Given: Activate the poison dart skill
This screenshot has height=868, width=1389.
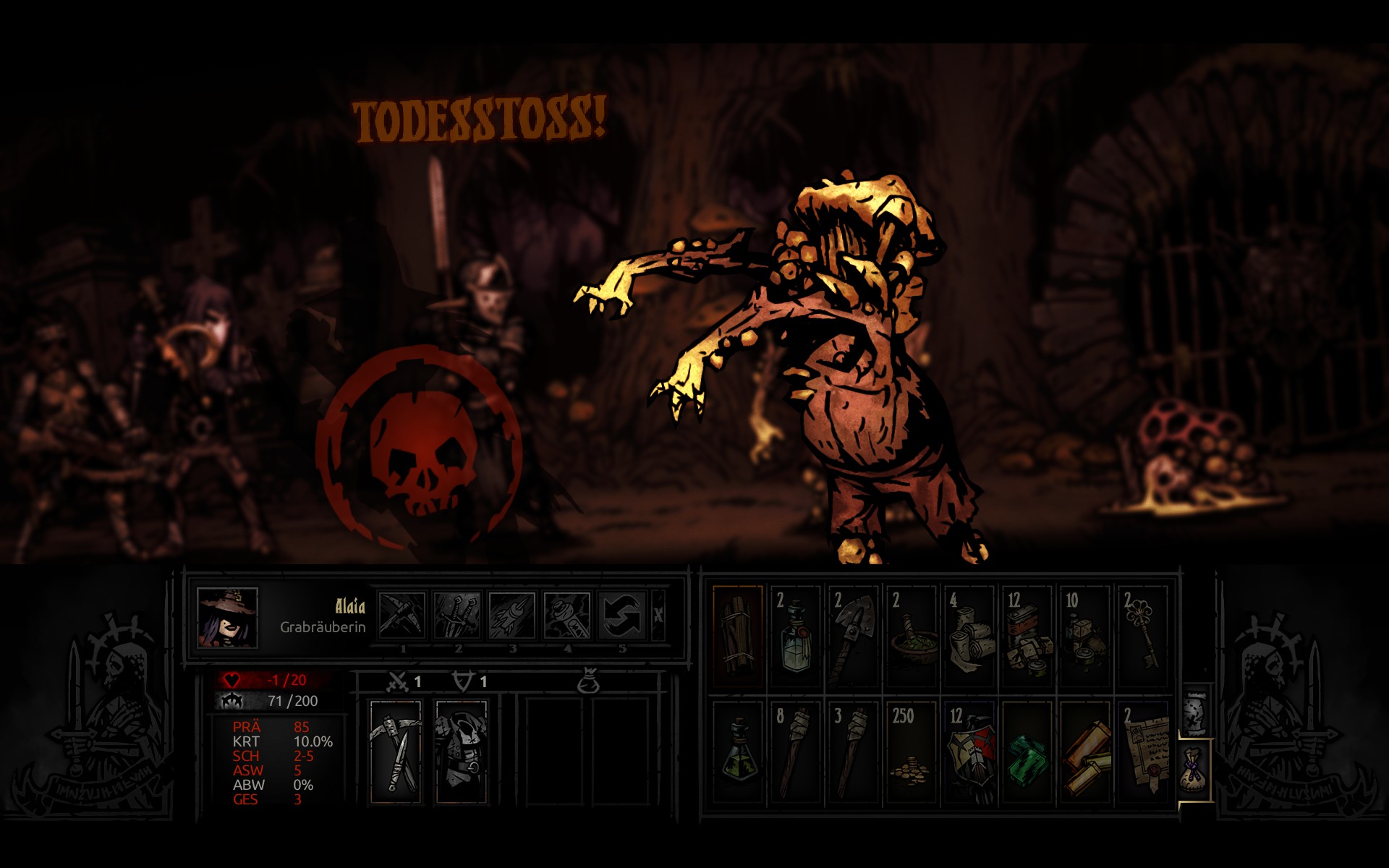Looking at the screenshot, I should tap(512, 616).
